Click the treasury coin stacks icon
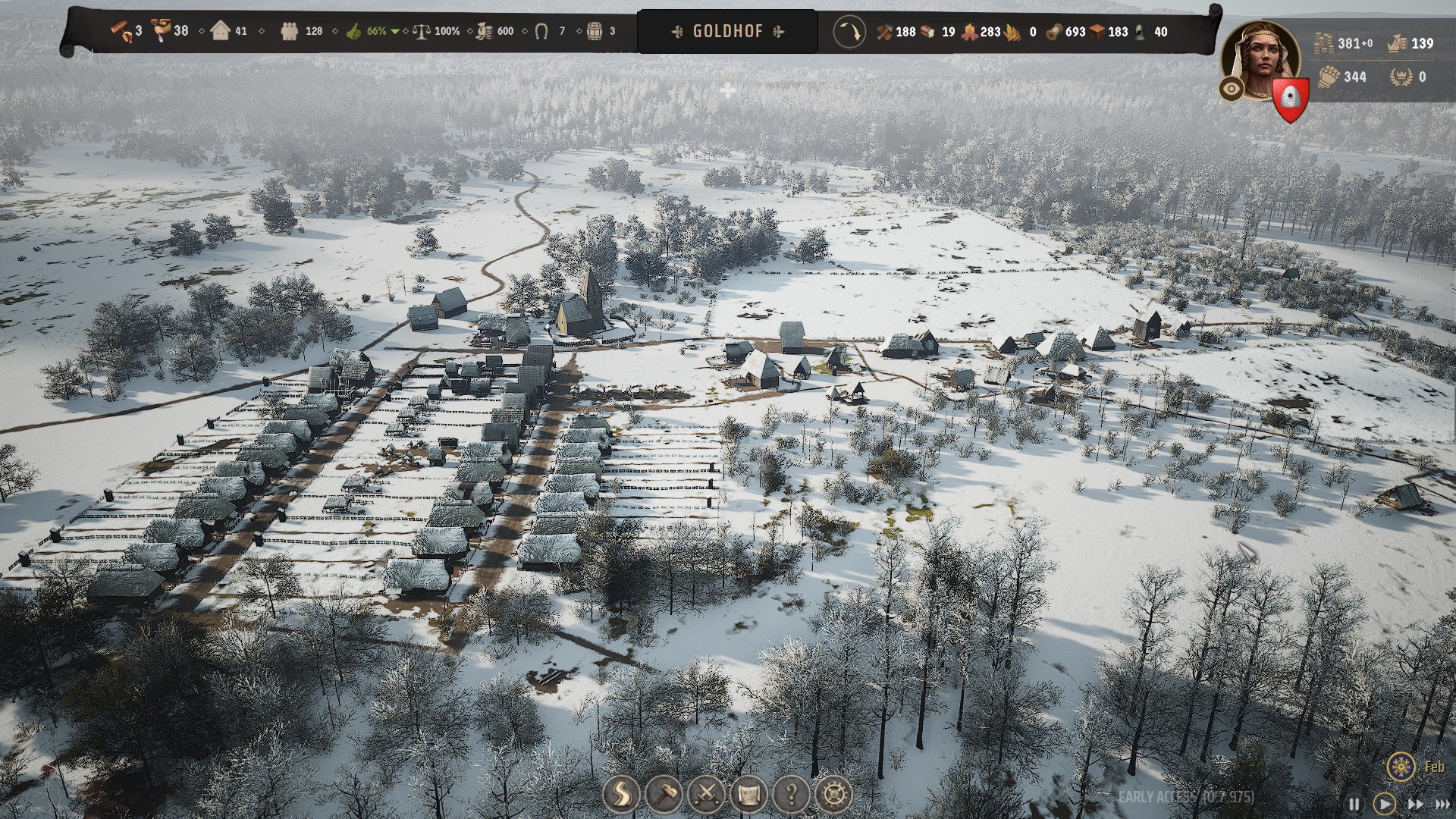 click(x=1324, y=42)
